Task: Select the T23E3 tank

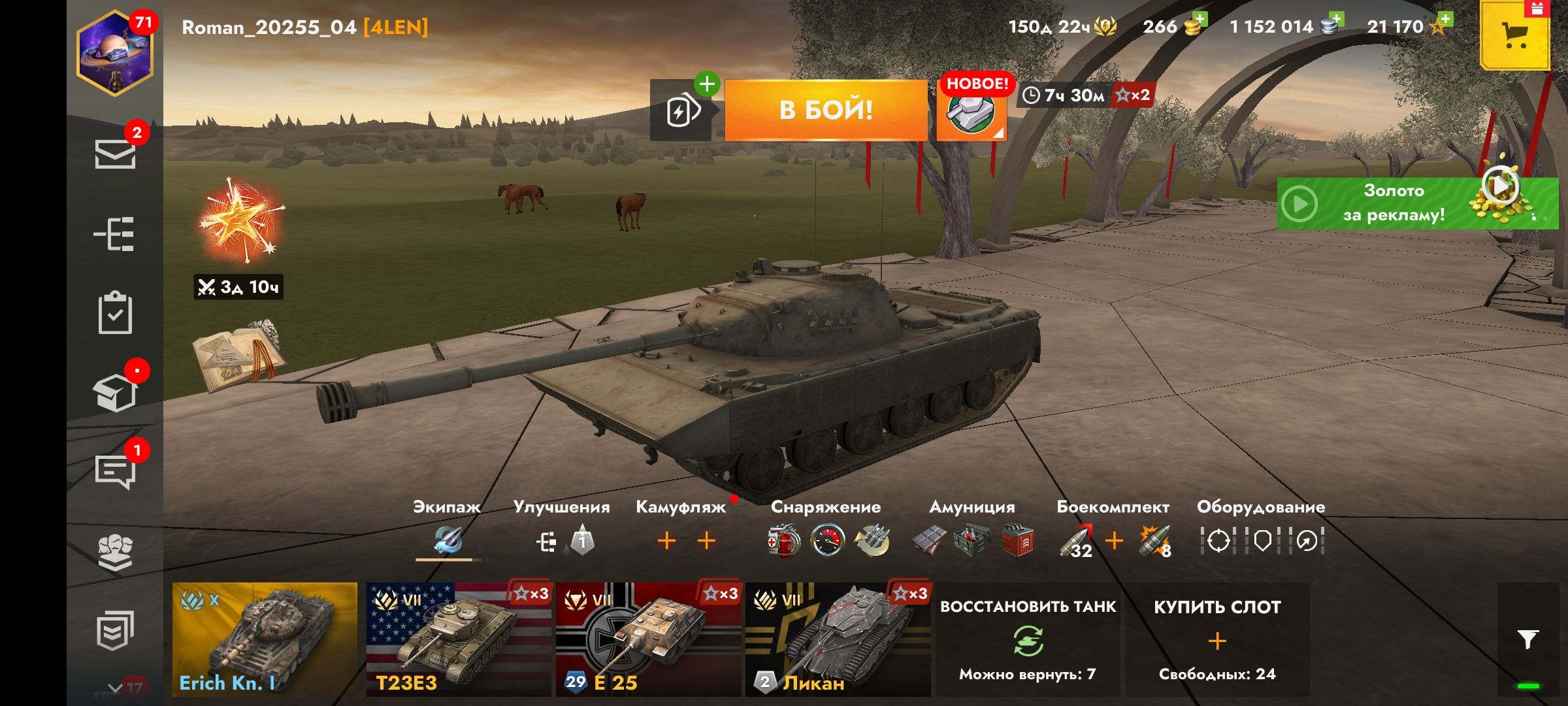Action: (x=458, y=639)
